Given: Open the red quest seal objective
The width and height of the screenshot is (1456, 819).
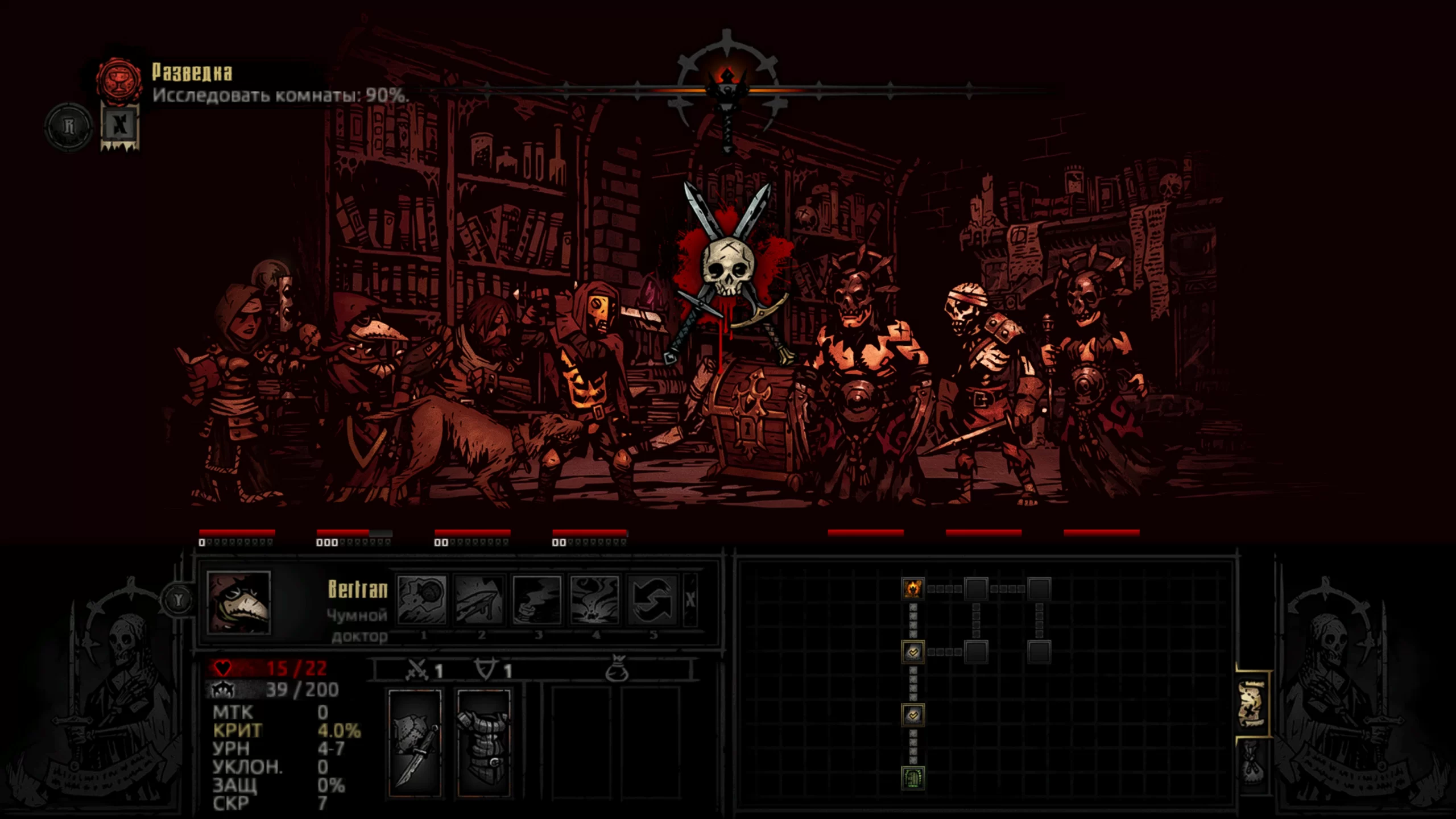Looking at the screenshot, I should pos(119,80).
